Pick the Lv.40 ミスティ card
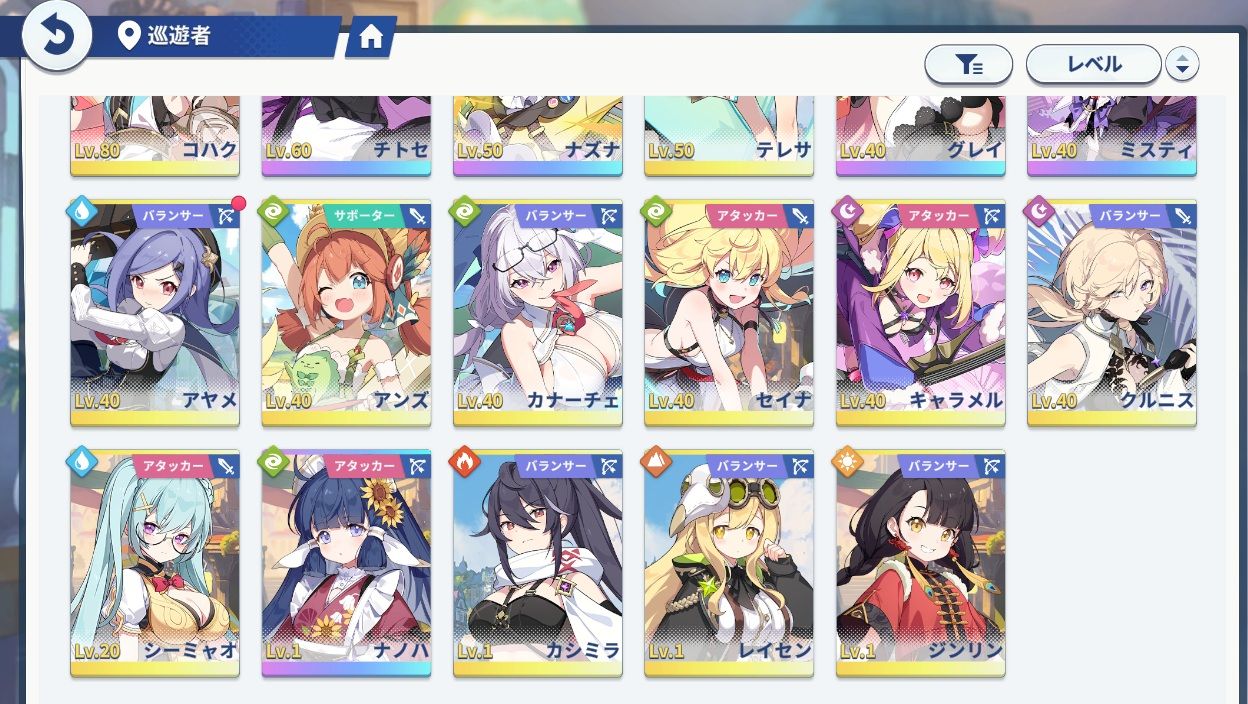This screenshot has height=704, width=1248. (x=1111, y=135)
